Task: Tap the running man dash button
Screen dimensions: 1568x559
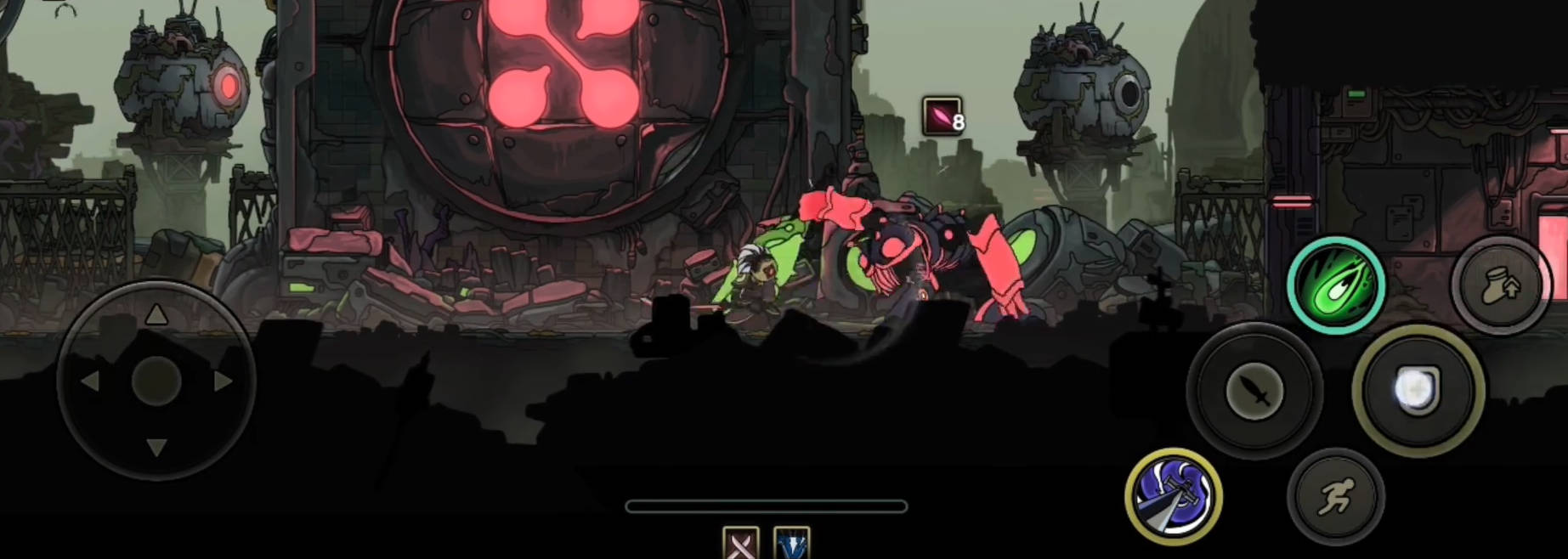Action: [x=1336, y=497]
